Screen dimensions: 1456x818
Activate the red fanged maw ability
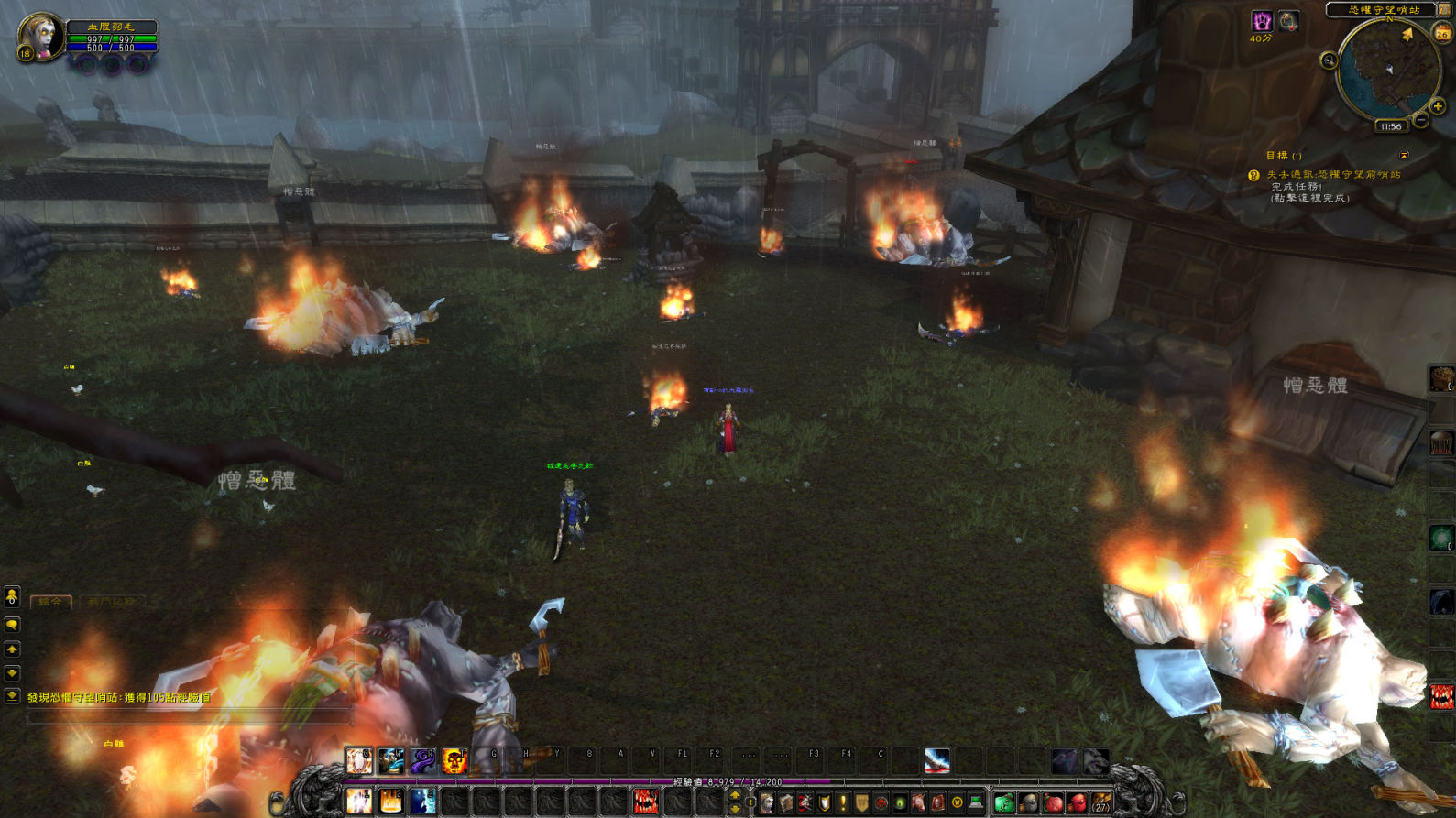click(x=645, y=802)
